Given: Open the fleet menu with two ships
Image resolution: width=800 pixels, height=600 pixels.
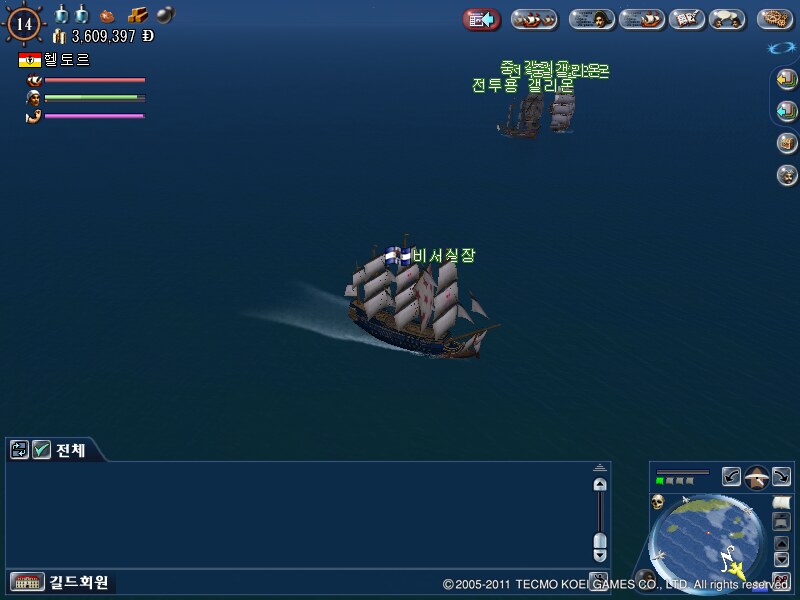Looking at the screenshot, I should point(534,19).
